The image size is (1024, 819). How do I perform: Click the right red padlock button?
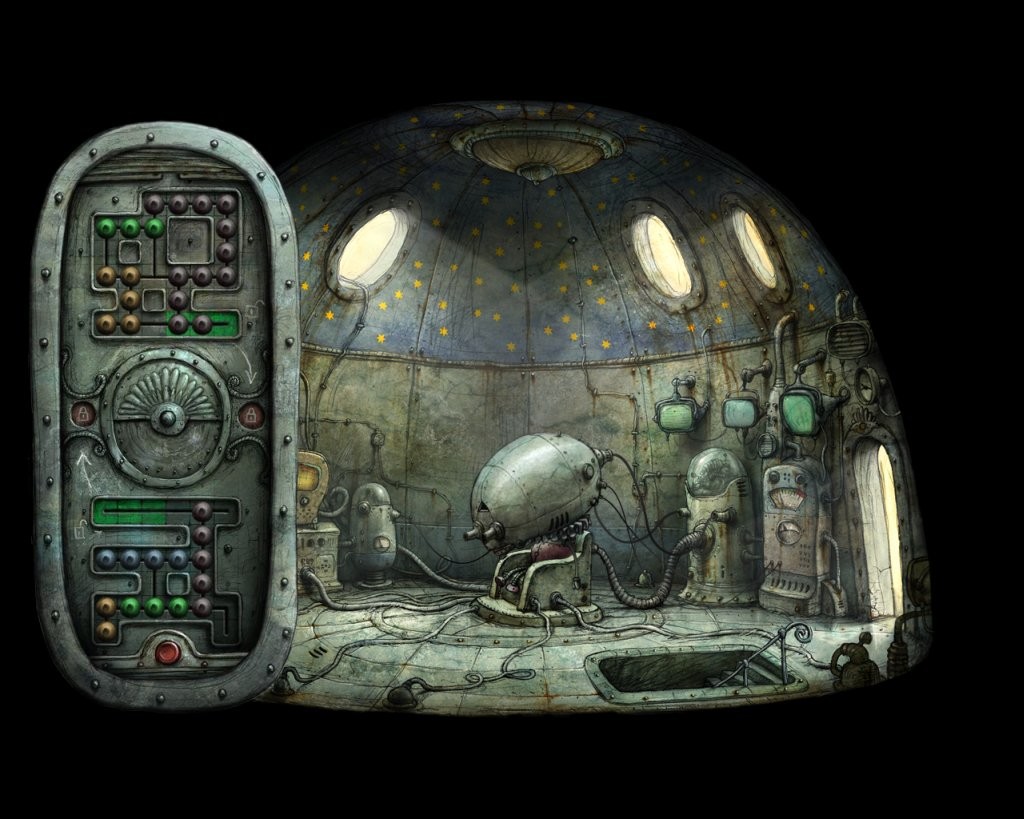(x=251, y=414)
